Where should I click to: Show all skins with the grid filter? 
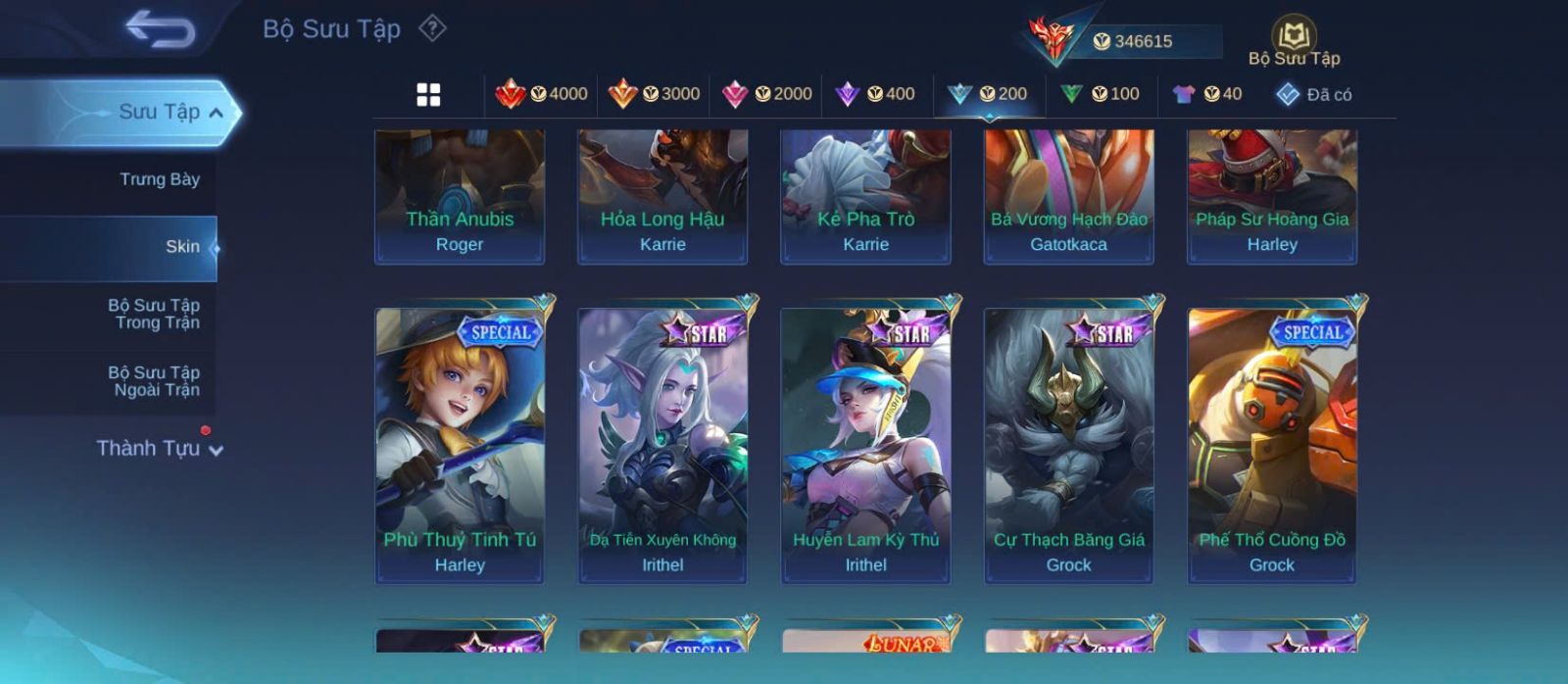point(428,95)
